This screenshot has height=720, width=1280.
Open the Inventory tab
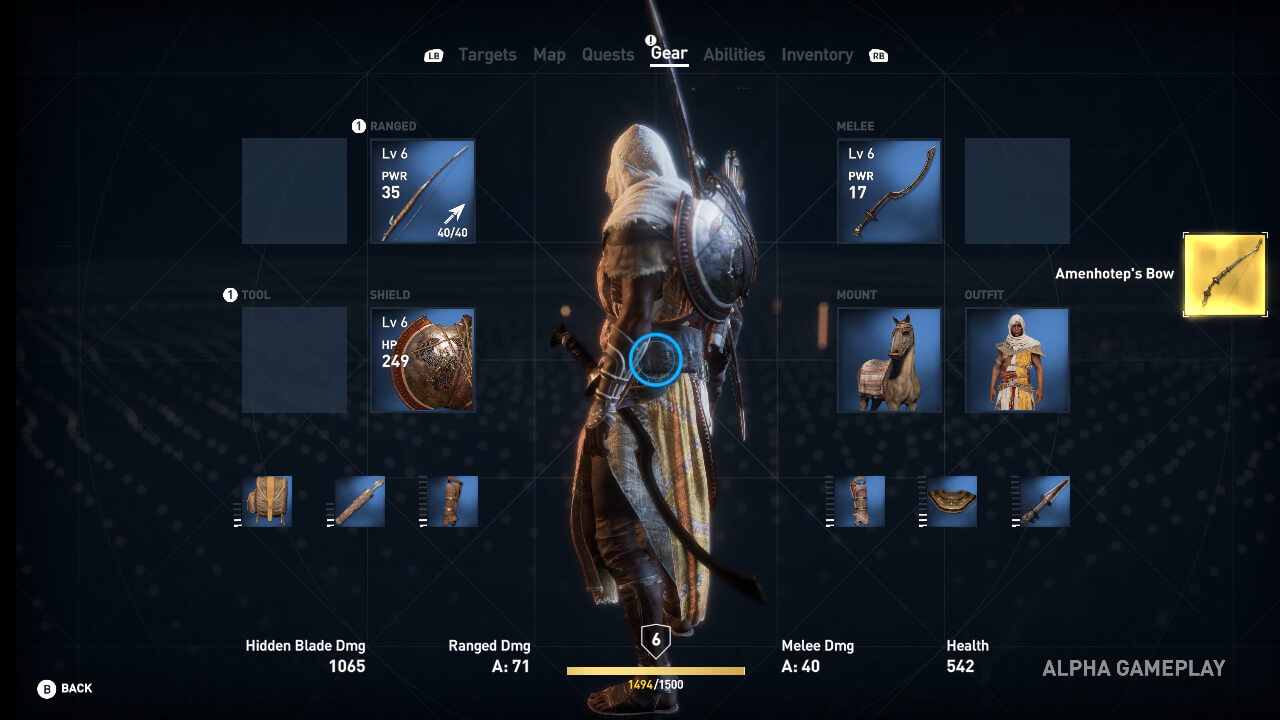pyautogui.click(x=817, y=55)
